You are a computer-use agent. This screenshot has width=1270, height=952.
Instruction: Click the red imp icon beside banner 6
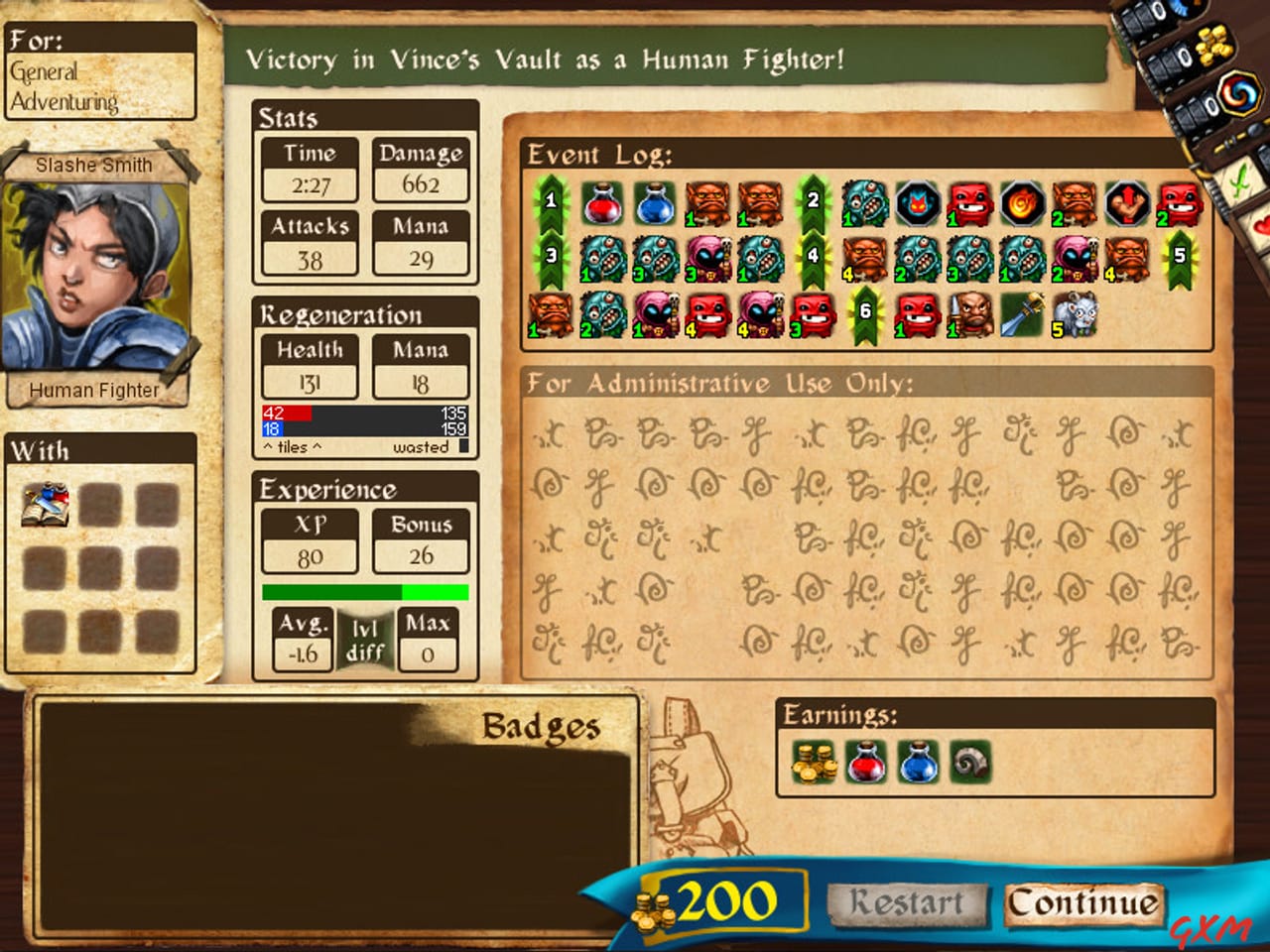pos(918,315)
